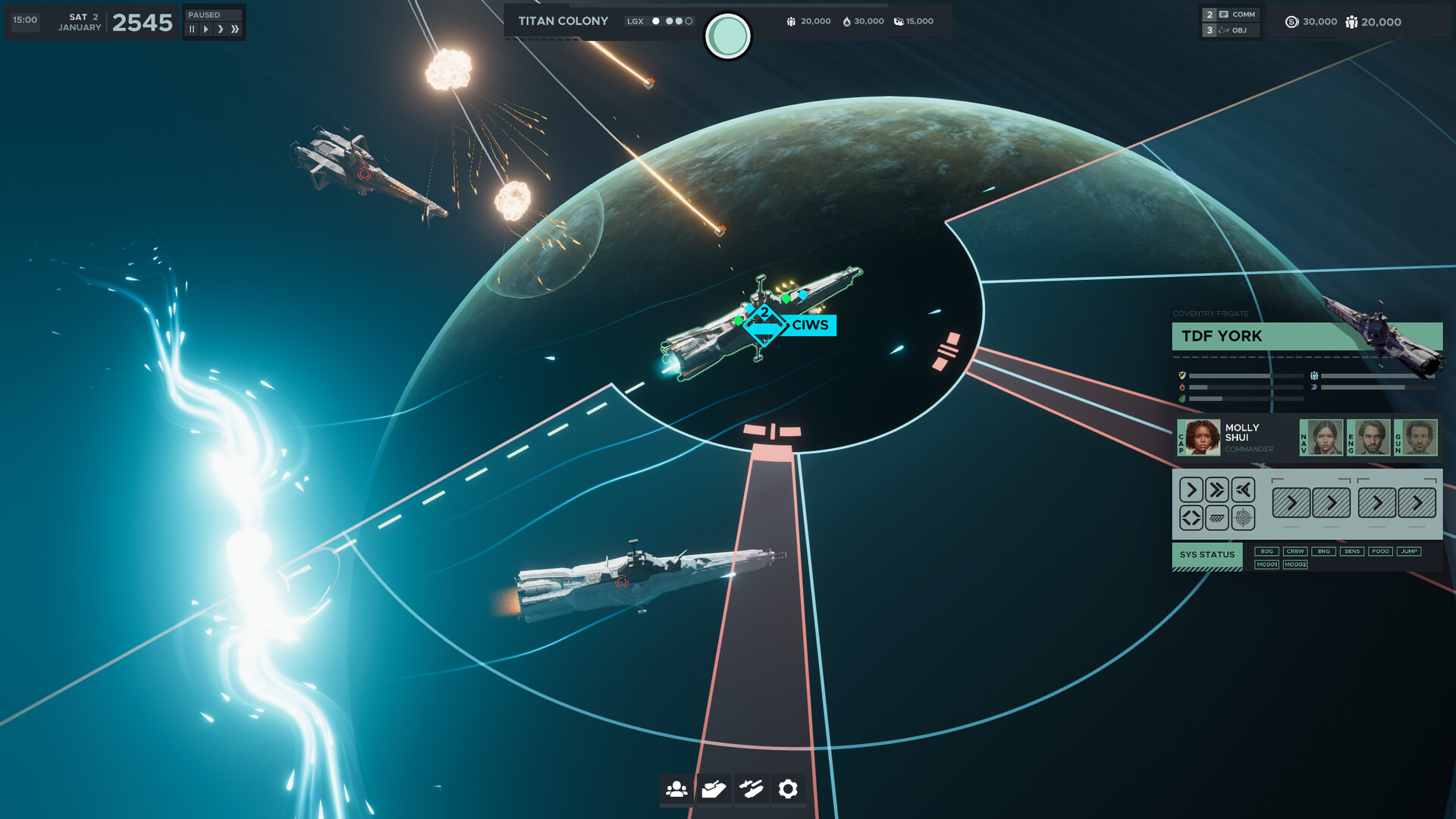Open the crew panel icon

click(x=675, y=789)
